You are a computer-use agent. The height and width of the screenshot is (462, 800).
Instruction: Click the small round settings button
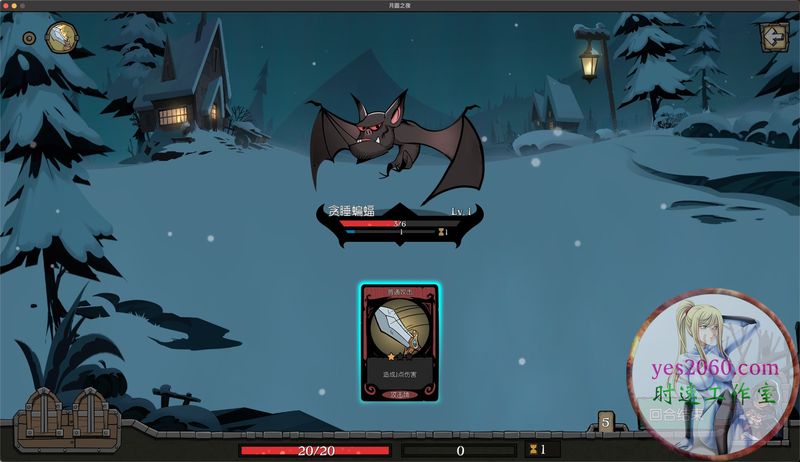click(x=29, y=39)
